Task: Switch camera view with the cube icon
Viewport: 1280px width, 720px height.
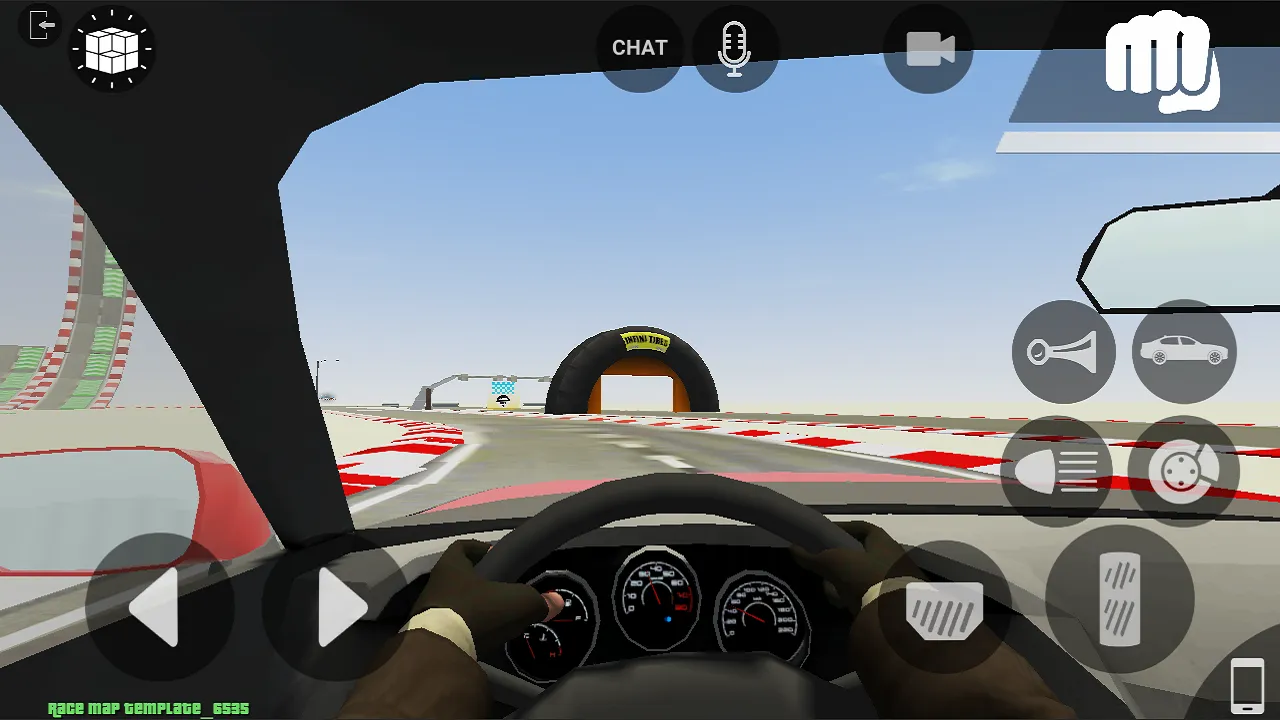Action: pyautogui.click(x=112, y=51)
